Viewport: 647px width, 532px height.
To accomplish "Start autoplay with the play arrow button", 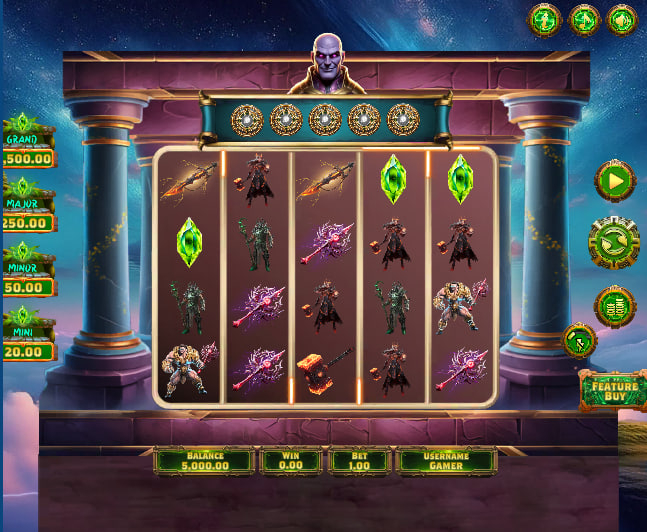I will (615, 181).
